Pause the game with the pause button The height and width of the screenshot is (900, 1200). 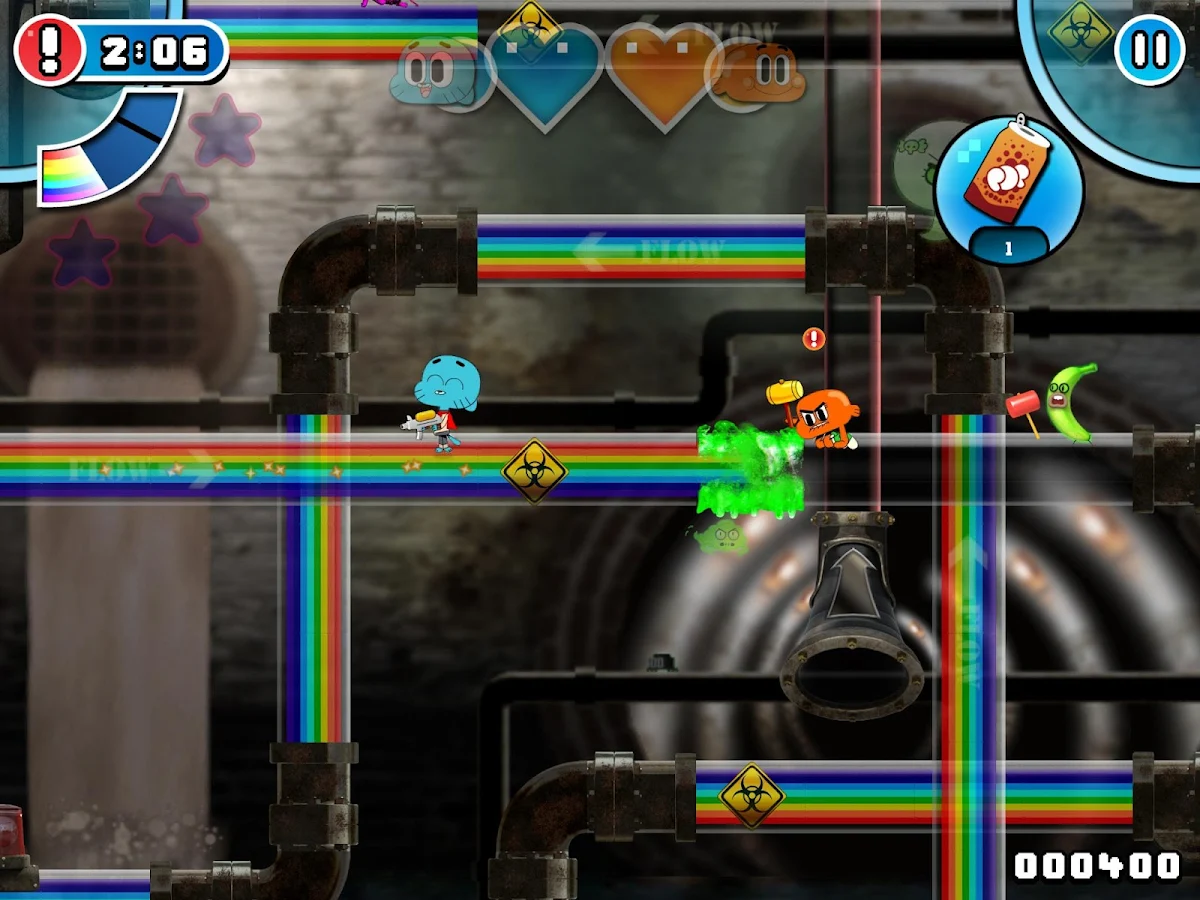pyautogui.click(x=1150, y=48)
